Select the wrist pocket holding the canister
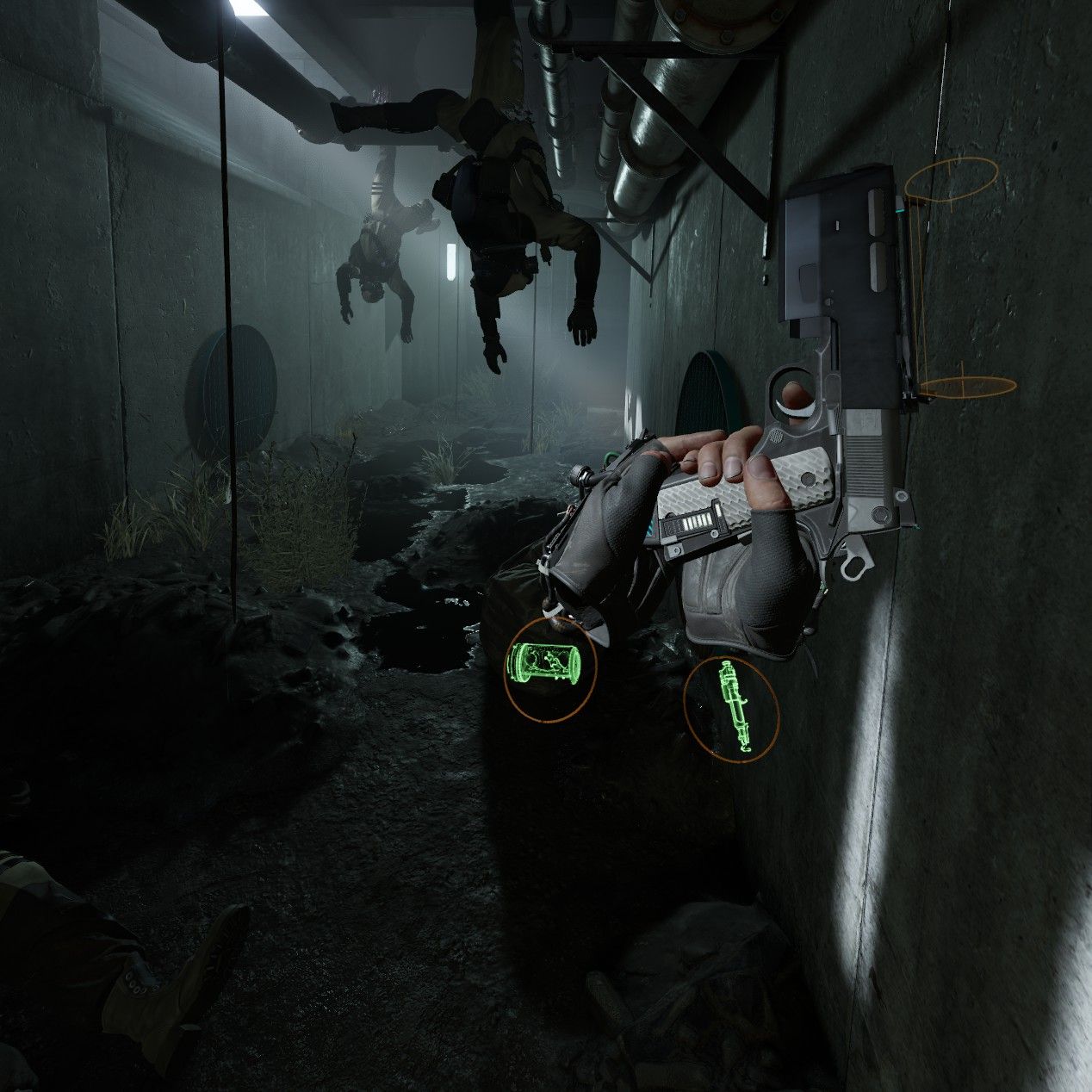1092x1092 pixels. click(549, 668)
